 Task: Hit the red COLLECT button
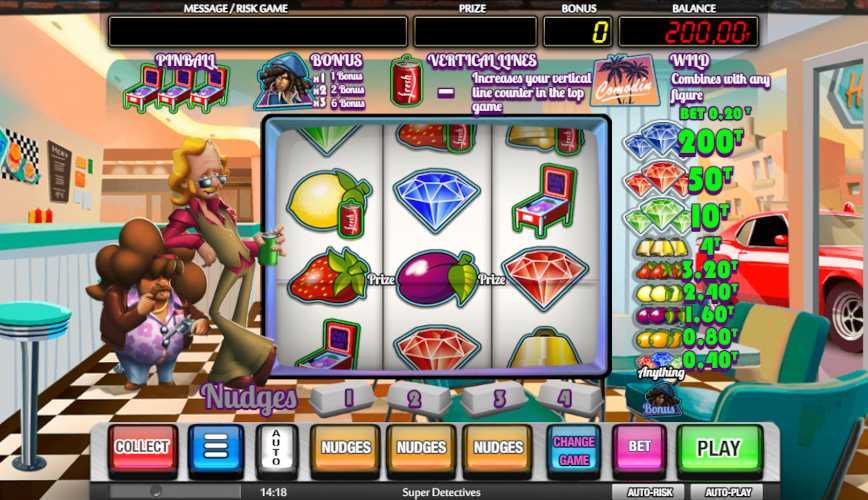(142, 448)
